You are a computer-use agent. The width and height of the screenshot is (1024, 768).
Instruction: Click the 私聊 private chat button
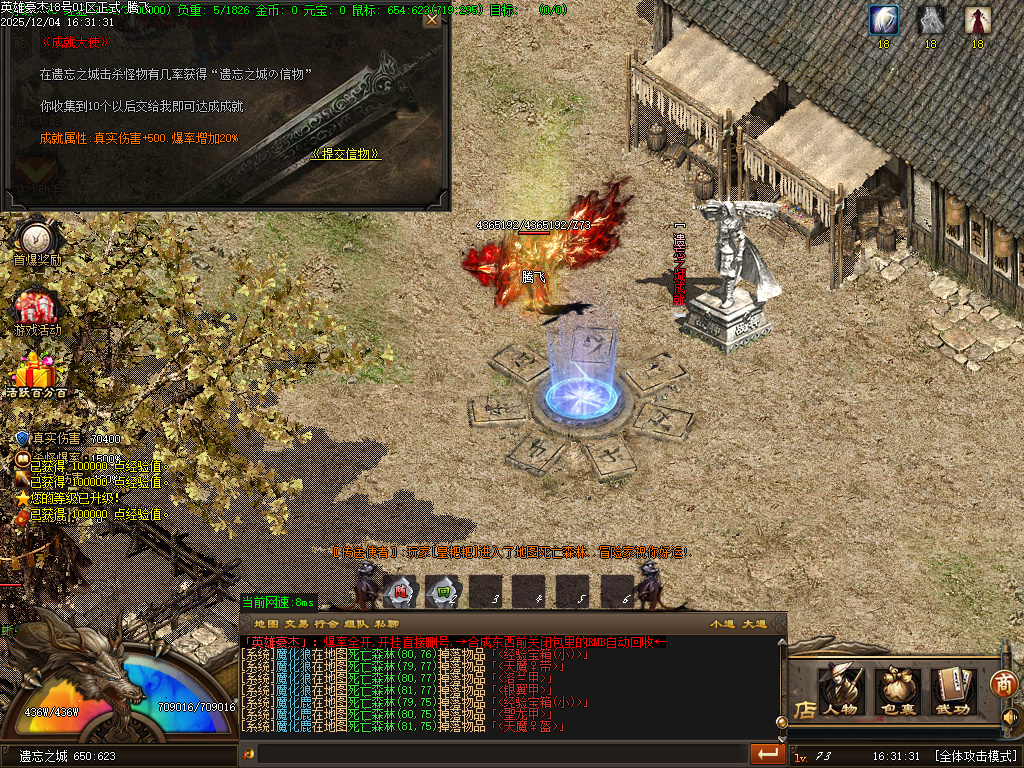[387, 624]
